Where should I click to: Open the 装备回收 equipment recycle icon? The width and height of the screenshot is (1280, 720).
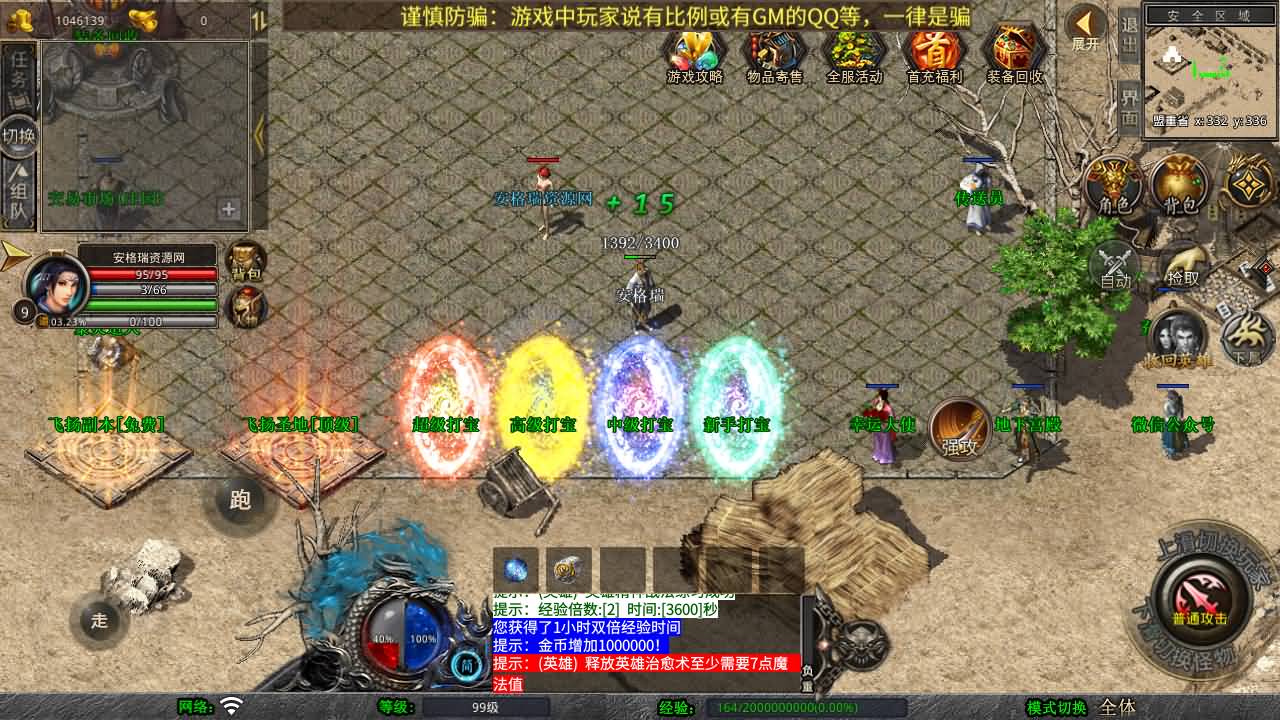[1013, 50]
